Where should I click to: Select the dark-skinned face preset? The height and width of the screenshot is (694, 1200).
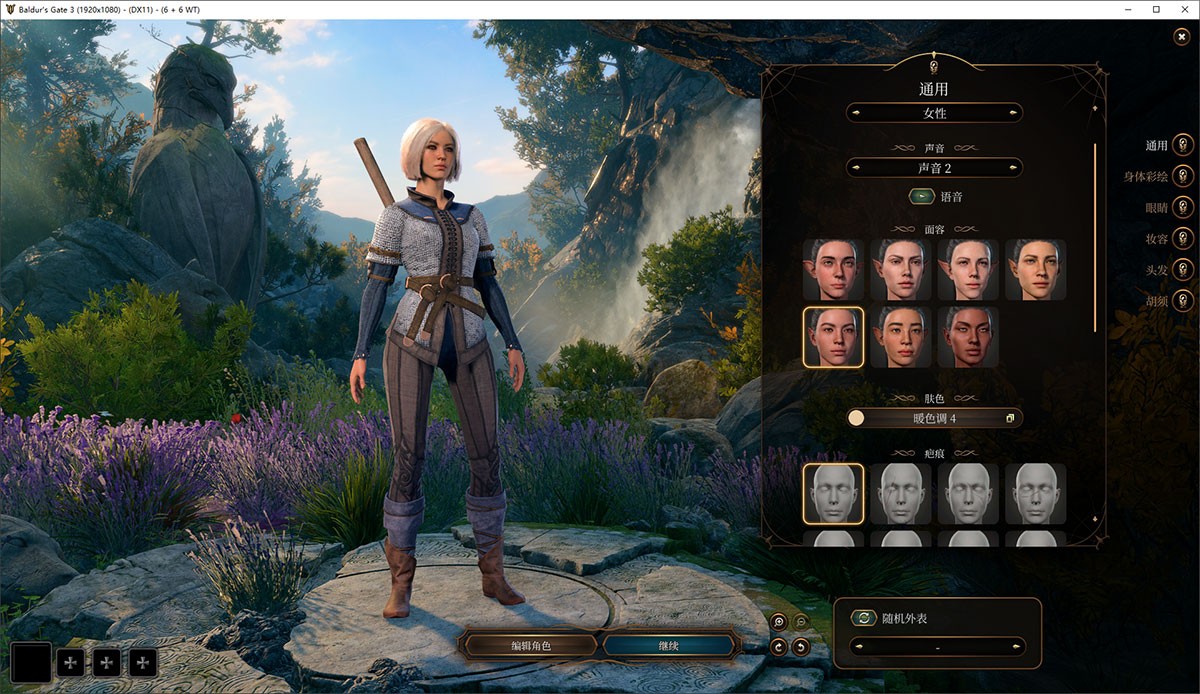(x=969, y=337)
